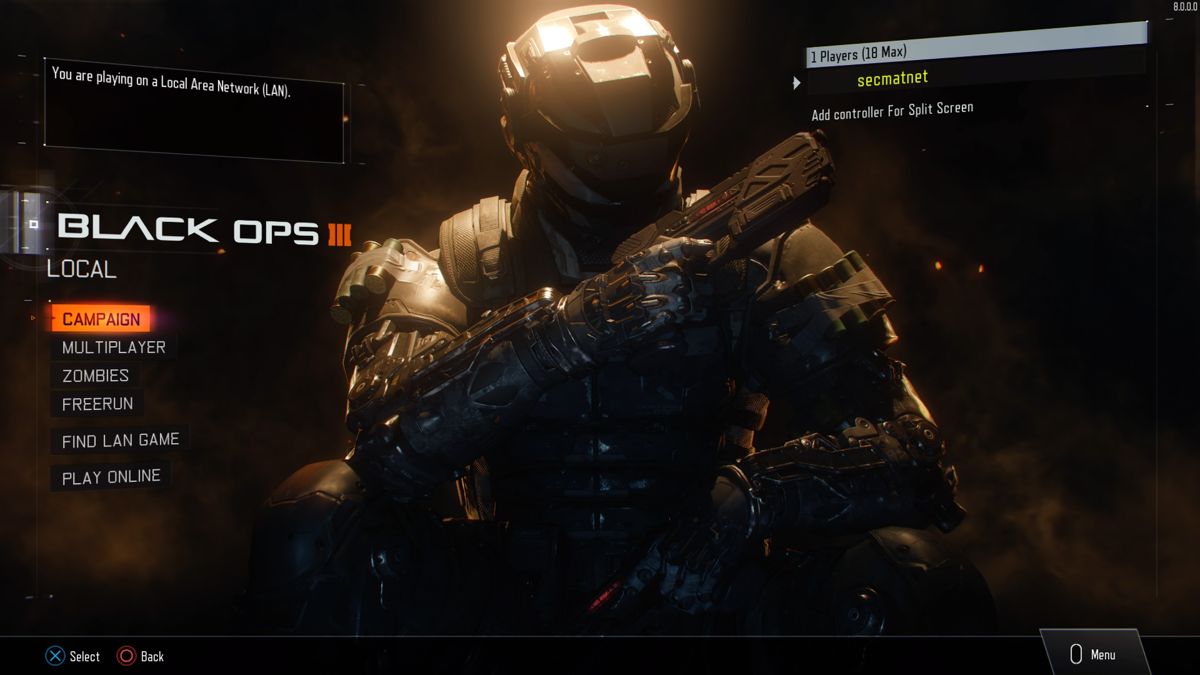Viewport: 1200px width, 675px height.
Task: Select the Campaign menu entry
Action: pos(101,319)
